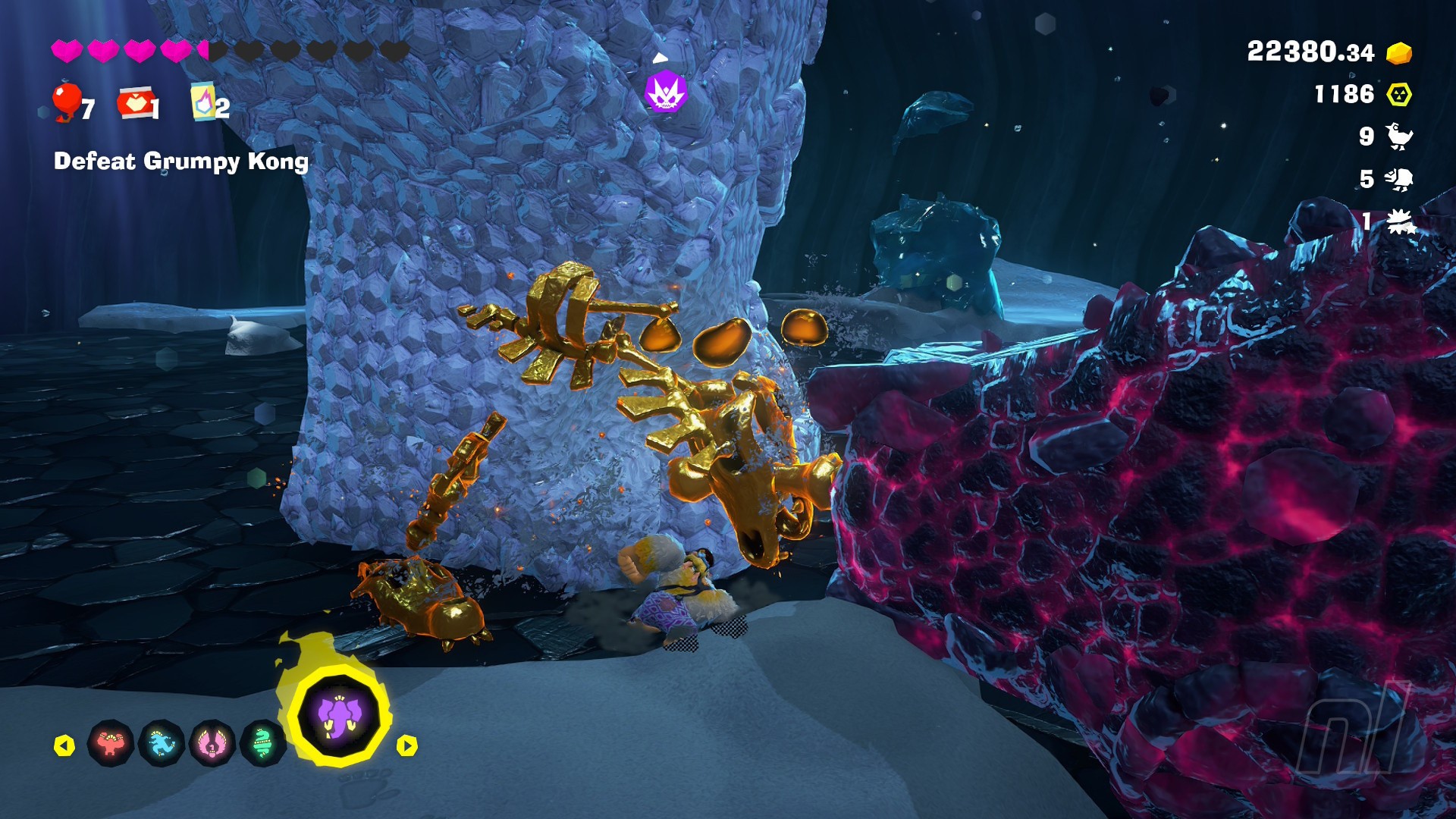The height and width of the screenshot is (819, 1456).
Task: Switch to the pink Ostrich Bananza
Action: point(212,743)
